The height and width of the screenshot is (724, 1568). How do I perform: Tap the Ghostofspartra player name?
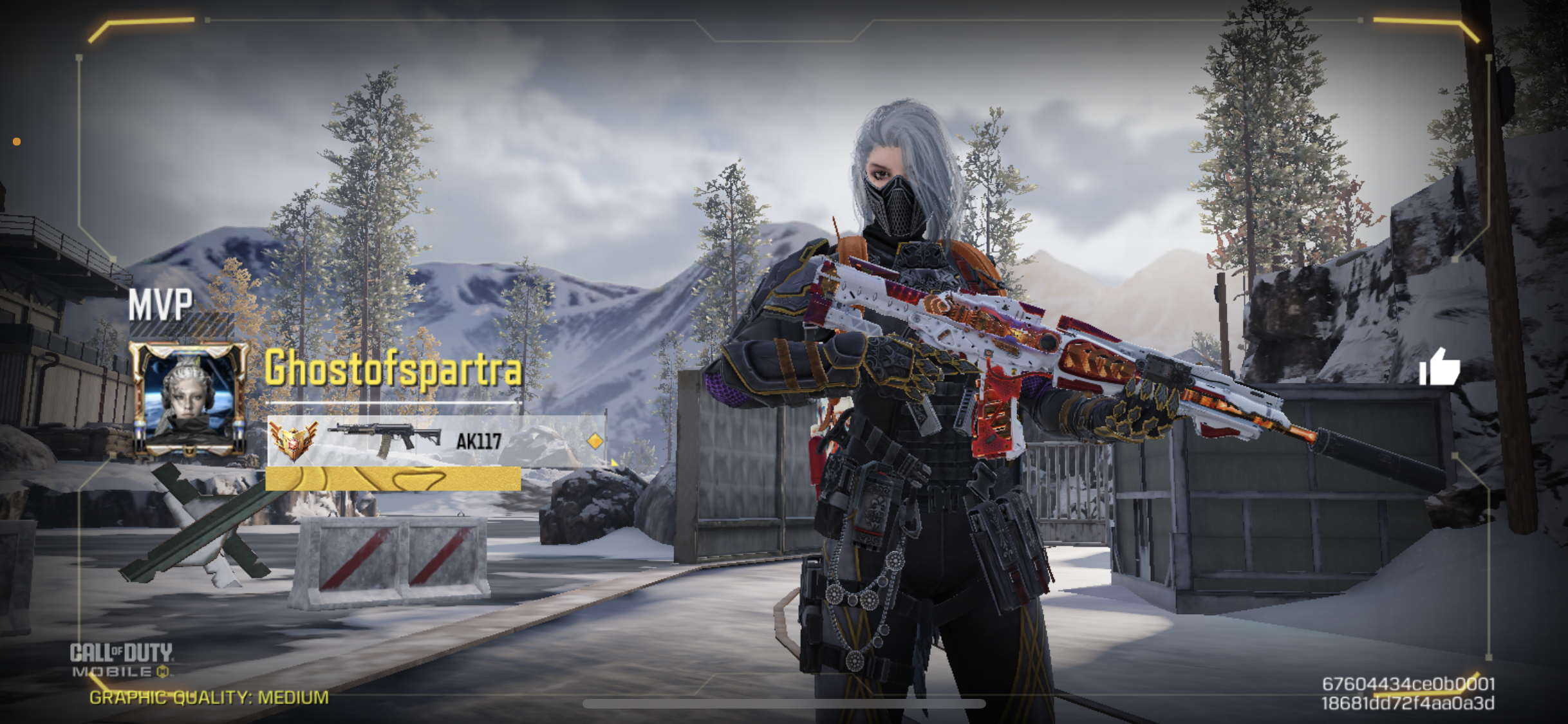pos(393,369)
